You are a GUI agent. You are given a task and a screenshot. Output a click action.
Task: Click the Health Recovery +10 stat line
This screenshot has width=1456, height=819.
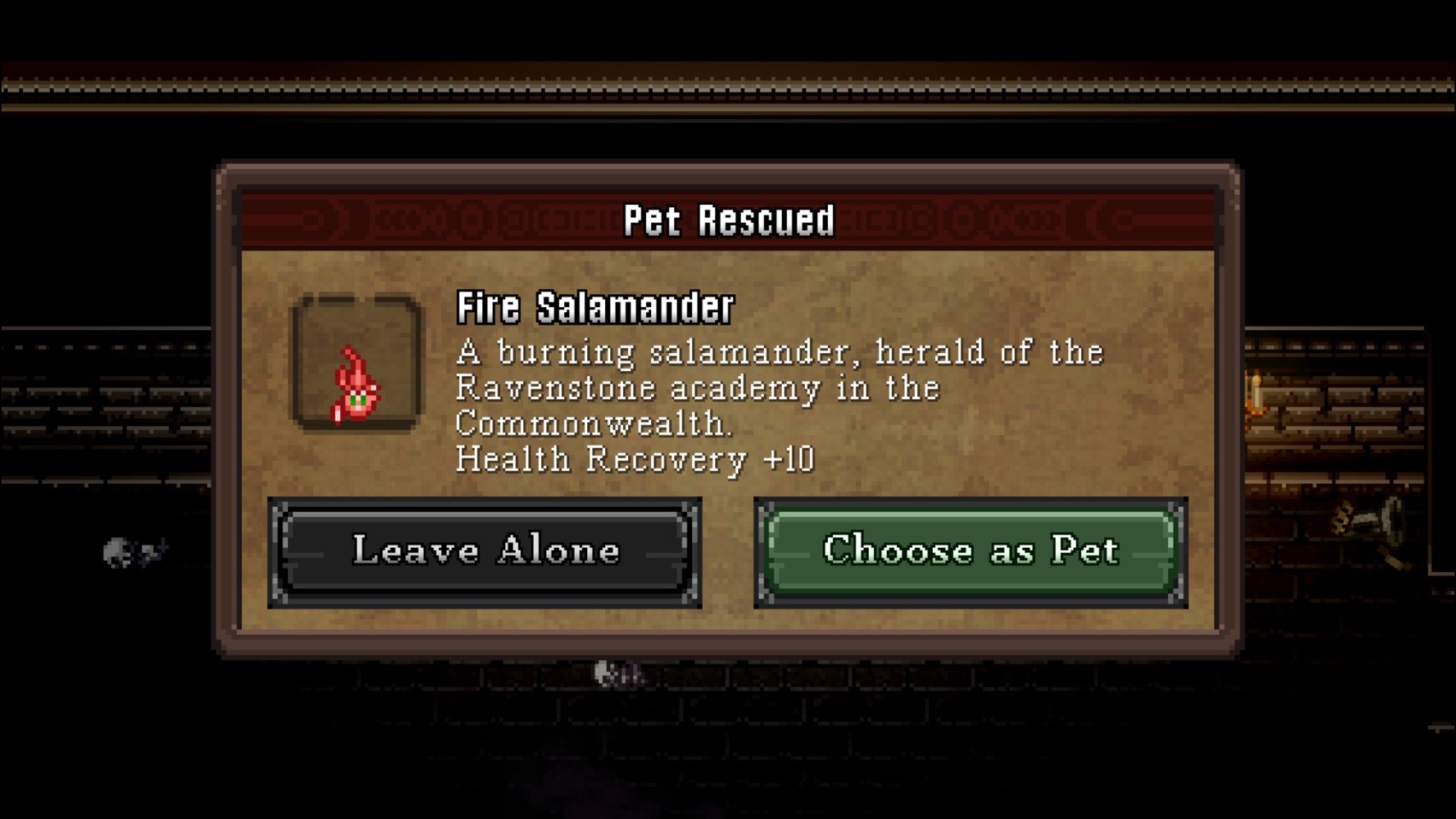click(636, 459)
